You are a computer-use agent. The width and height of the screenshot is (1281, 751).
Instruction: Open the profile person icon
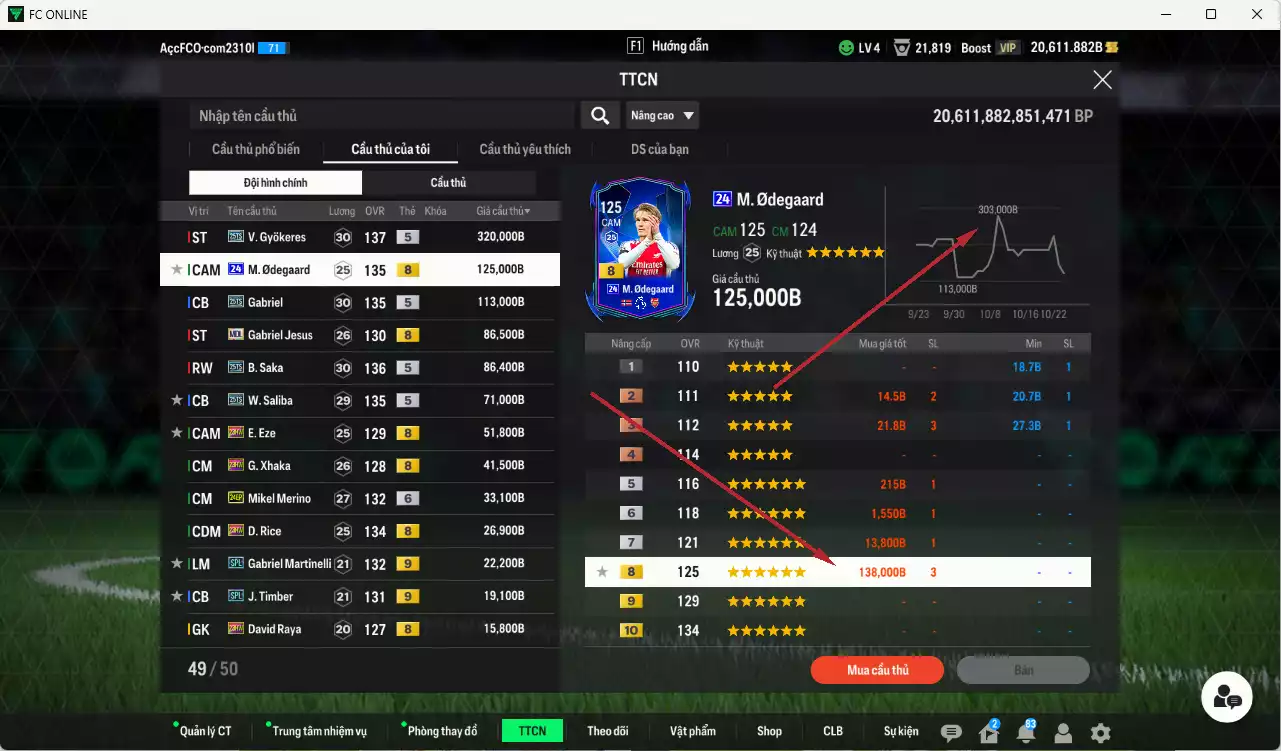coord(1064,733)
